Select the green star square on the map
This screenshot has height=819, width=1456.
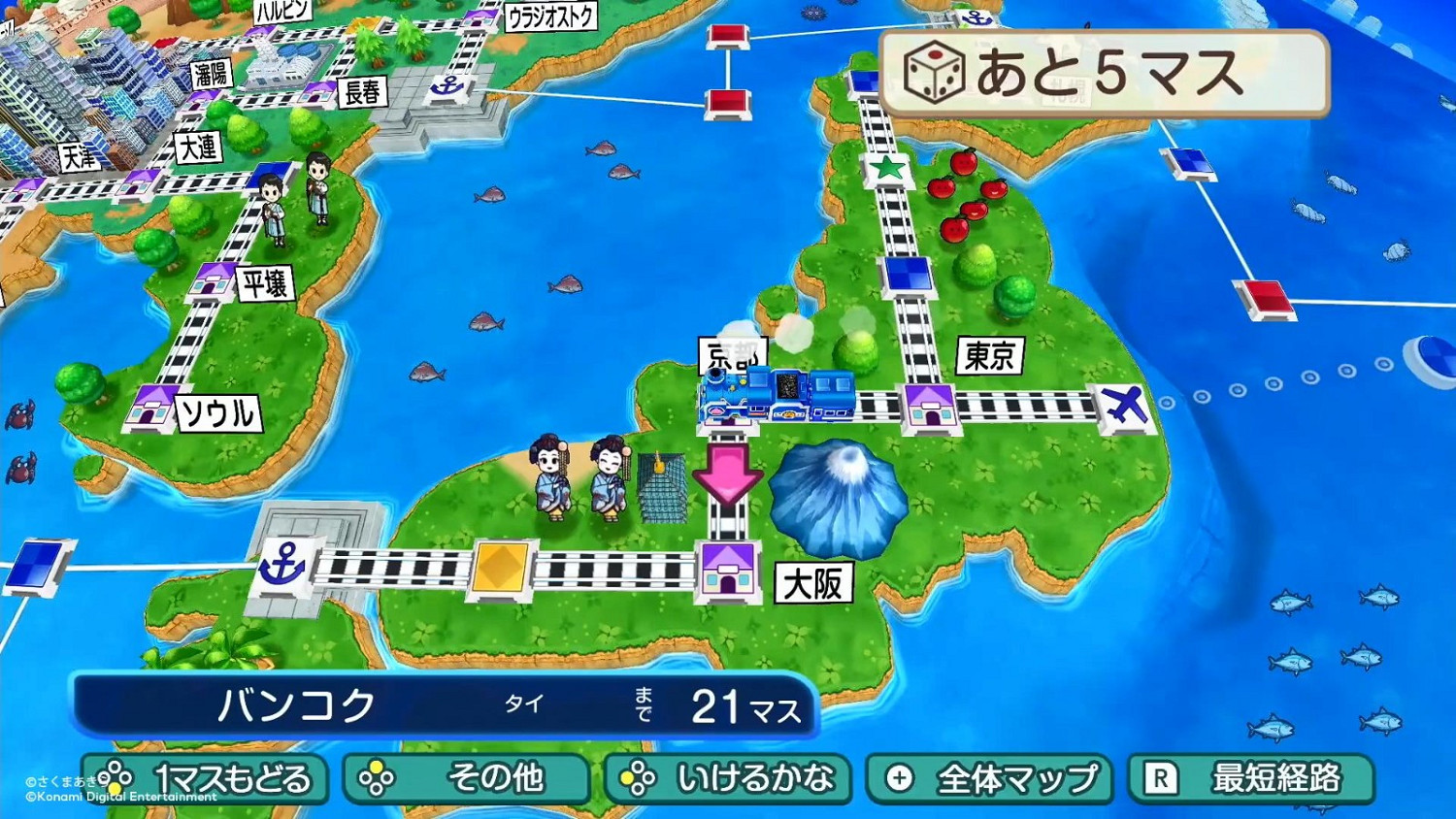[886, 168]
